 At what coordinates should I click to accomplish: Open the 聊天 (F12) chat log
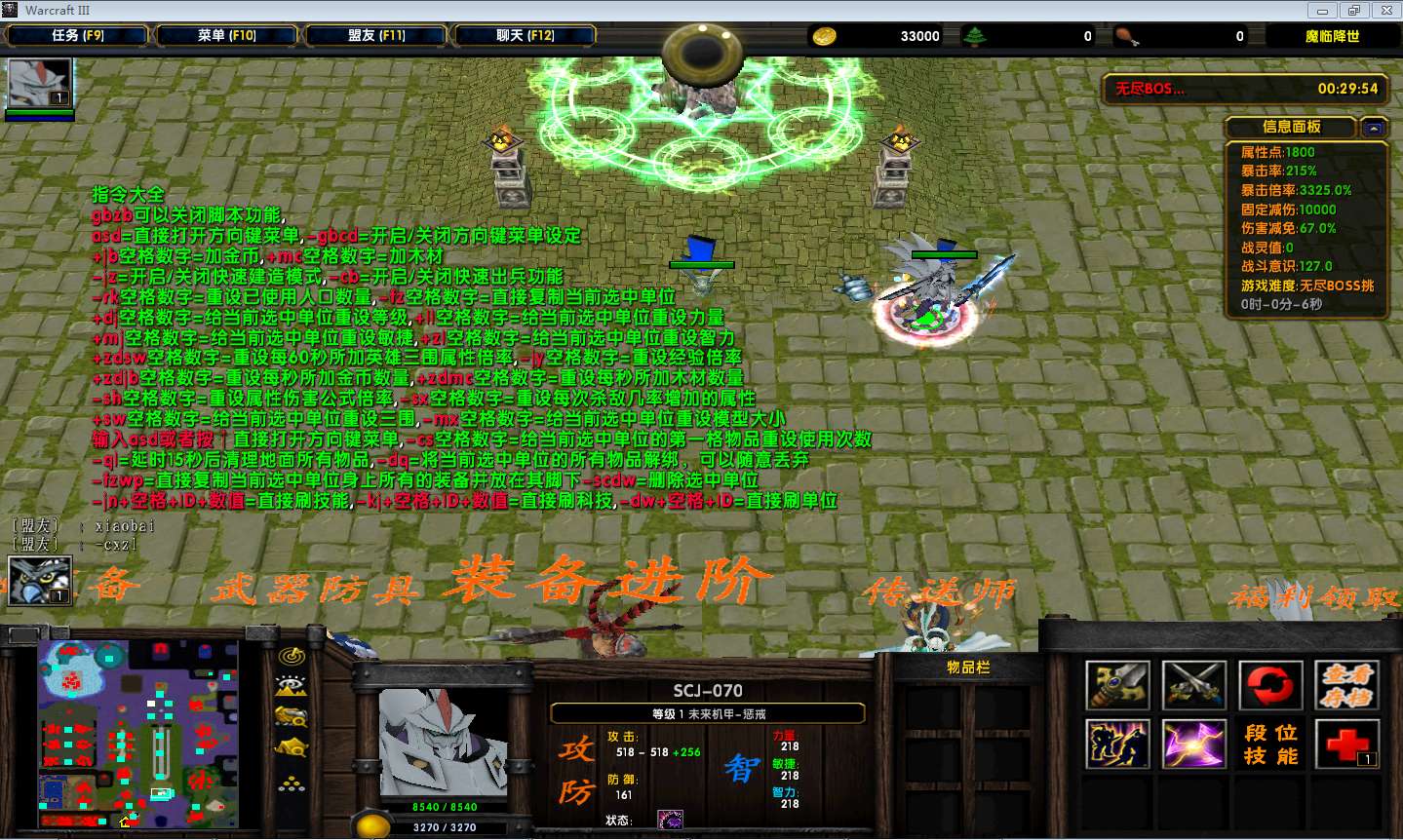(525, 36)
